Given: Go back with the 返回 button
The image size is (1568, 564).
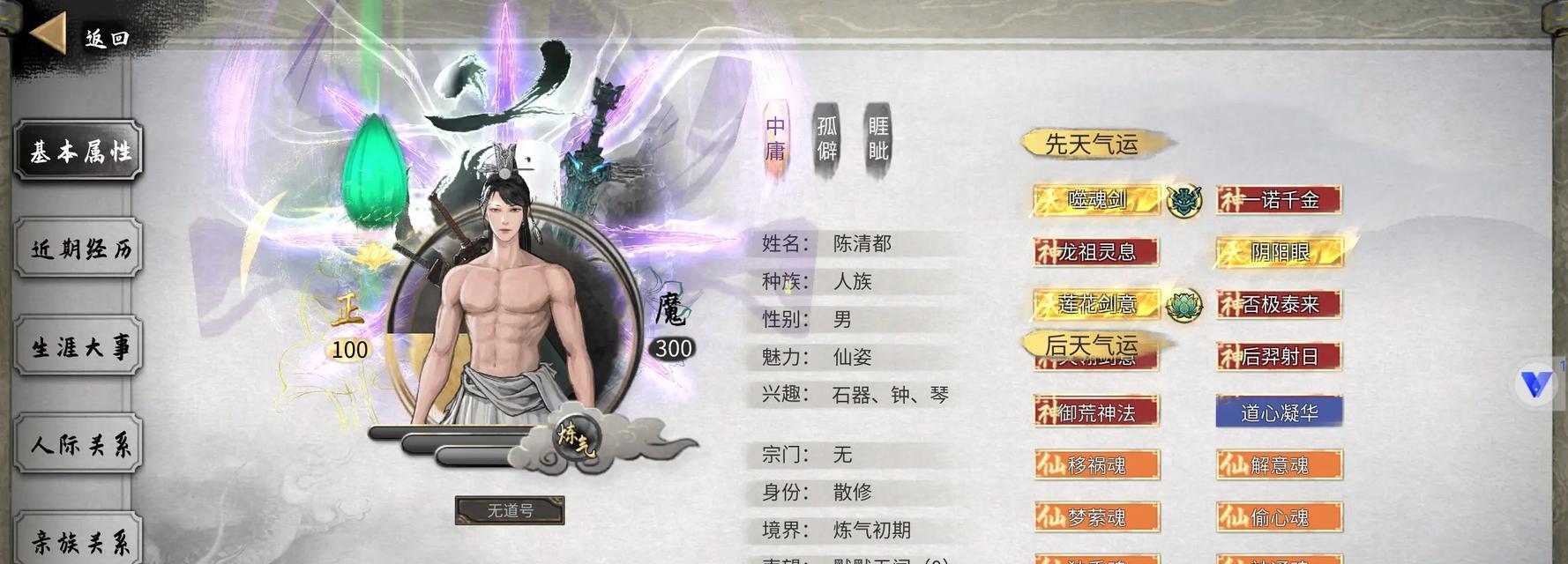Looking at the screenshot, I should (79, 37).
